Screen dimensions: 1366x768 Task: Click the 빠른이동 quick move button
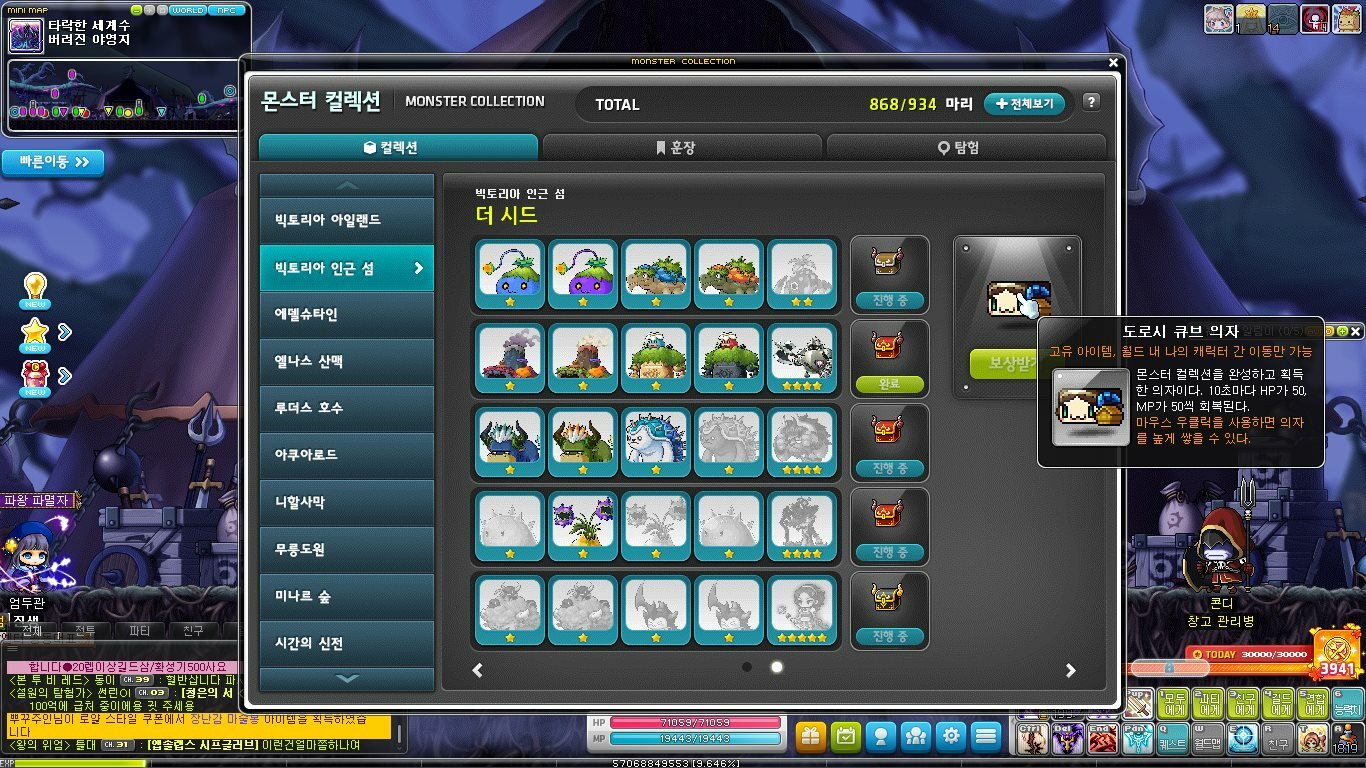click(x=54, y=162)
